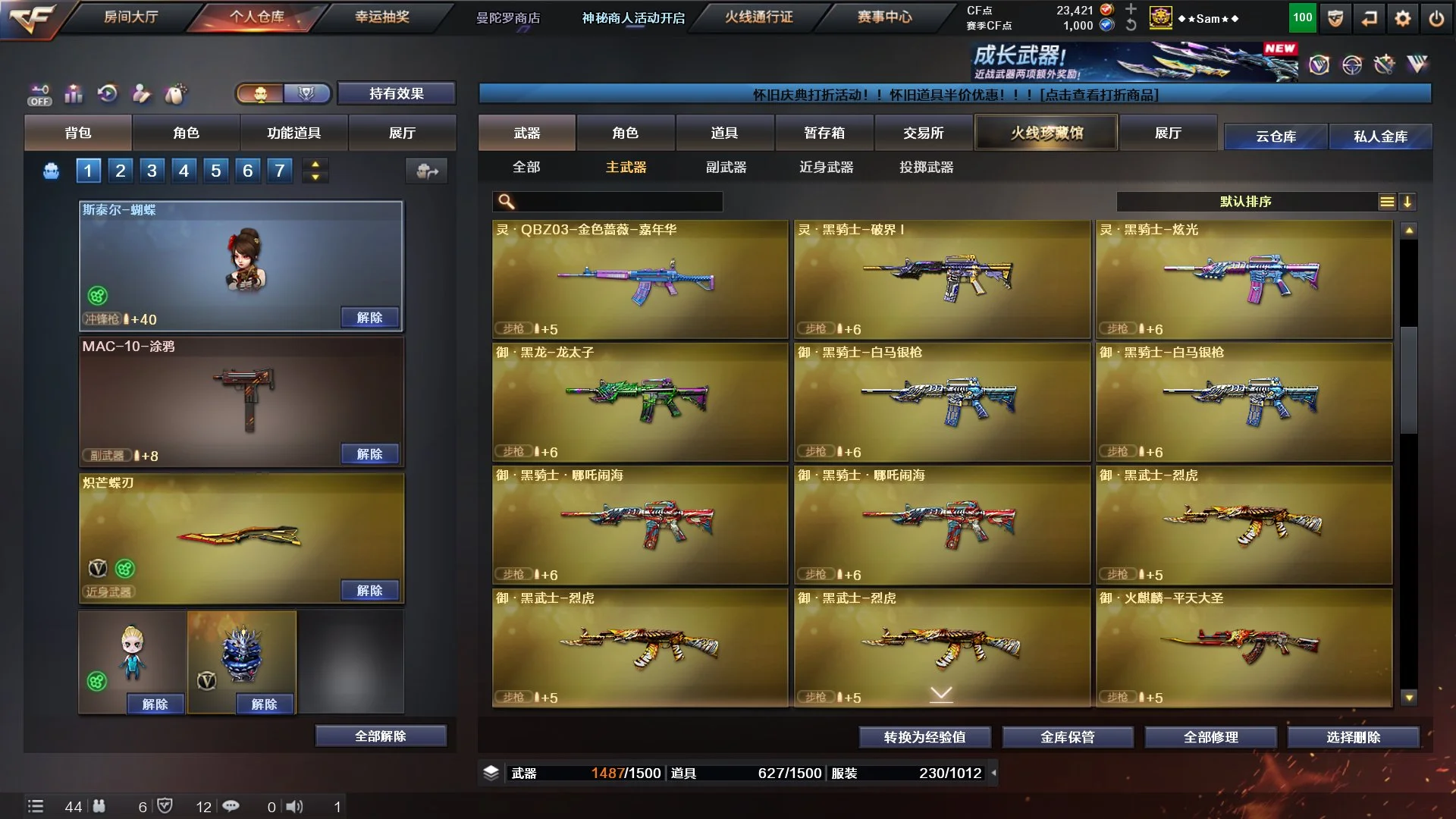
Task: Switch to the 道具 items tab
Action: 724,133
